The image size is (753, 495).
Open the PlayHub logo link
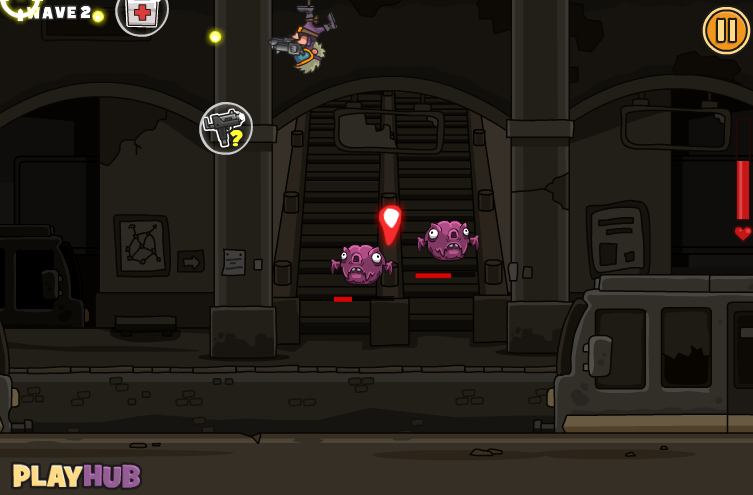77,476
